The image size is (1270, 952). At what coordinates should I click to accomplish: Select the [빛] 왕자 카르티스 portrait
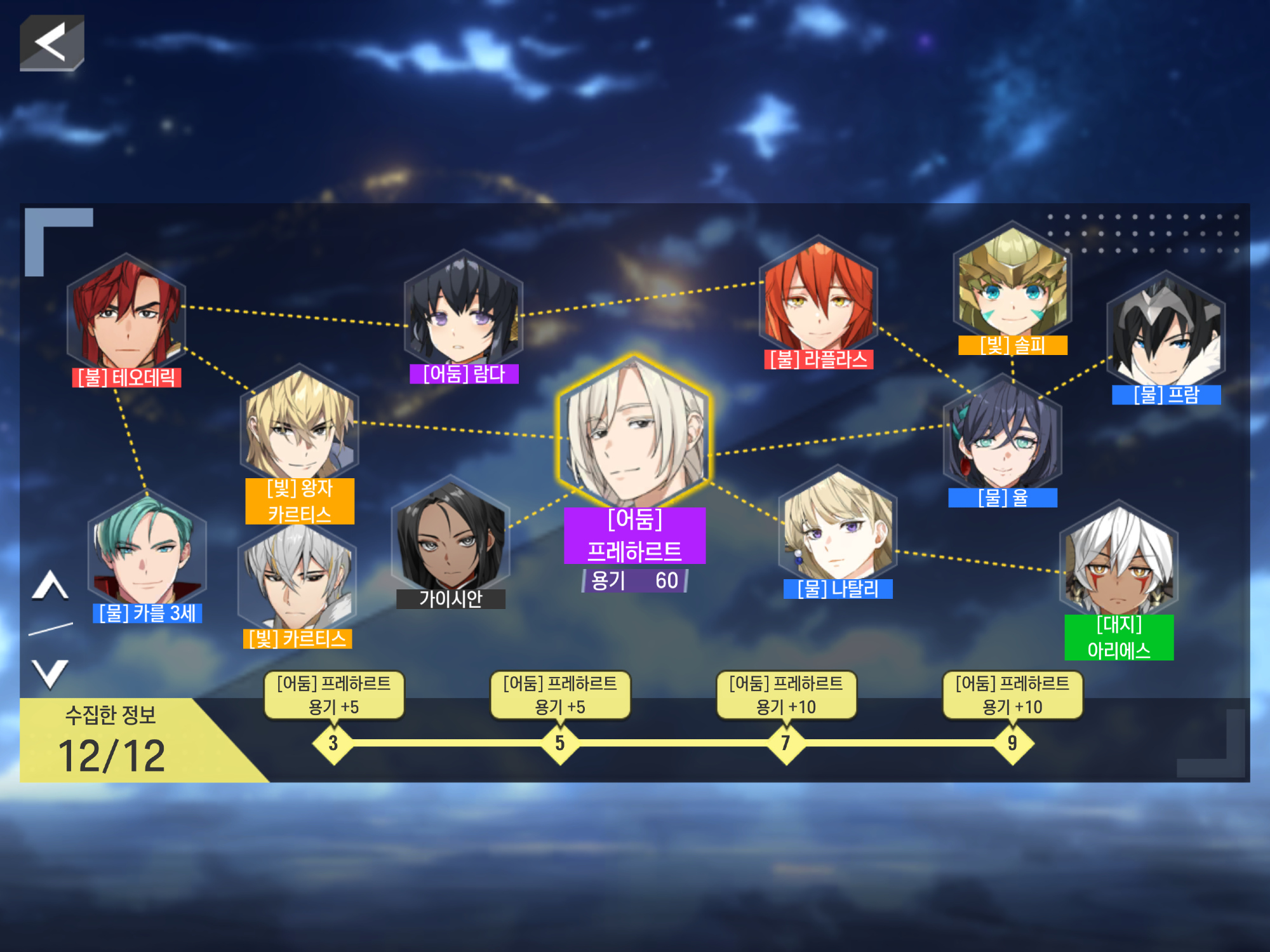(300, 424)
